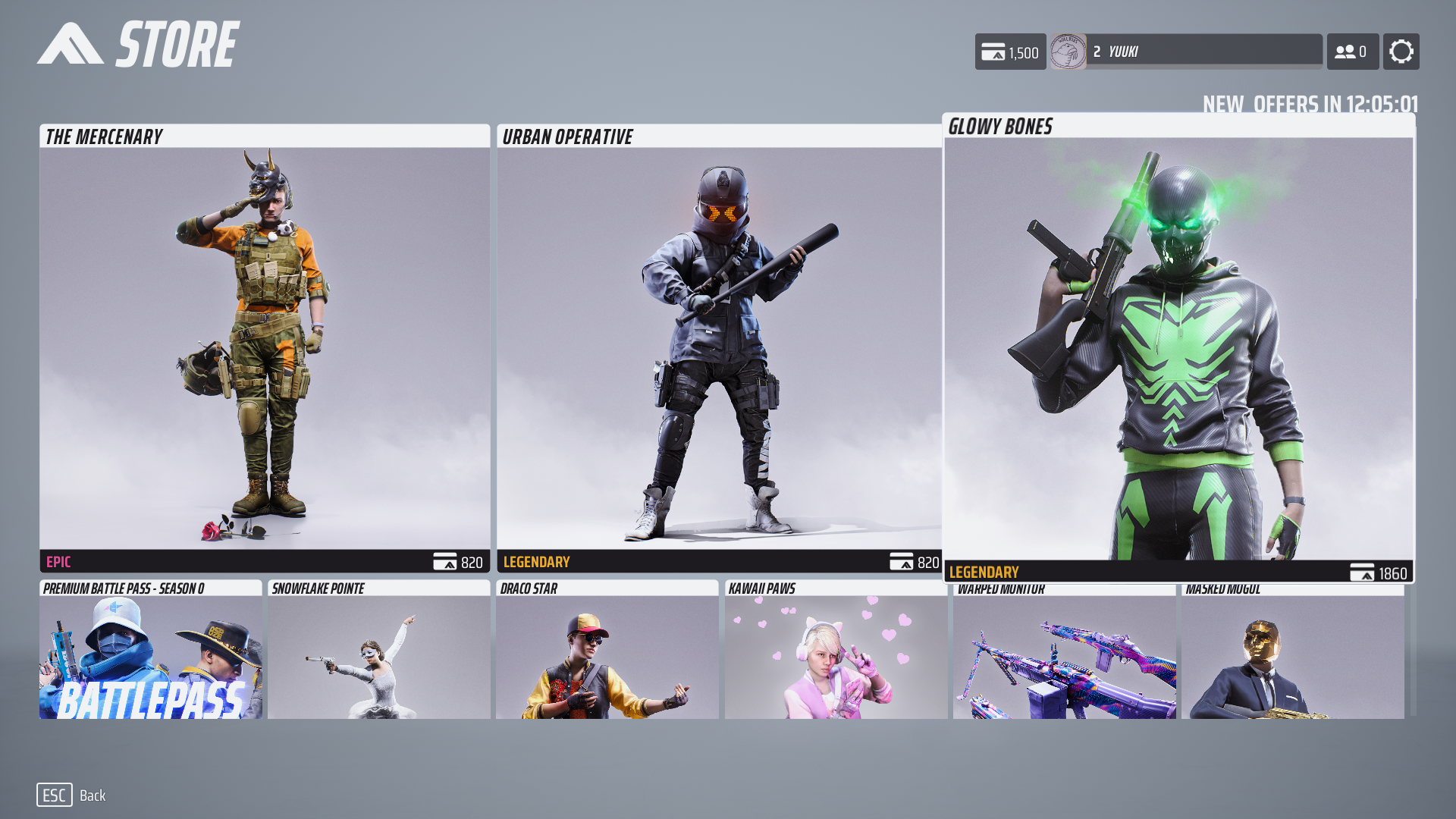Open the friends list icon
This screenshot has height=819, width=1456.
click(x=1352, y=52)
